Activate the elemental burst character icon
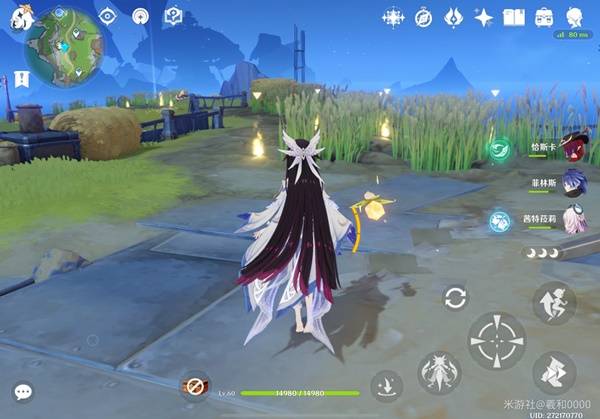This screenshot has width=600, height=419. pyautogui.click(x=438, y=372)
